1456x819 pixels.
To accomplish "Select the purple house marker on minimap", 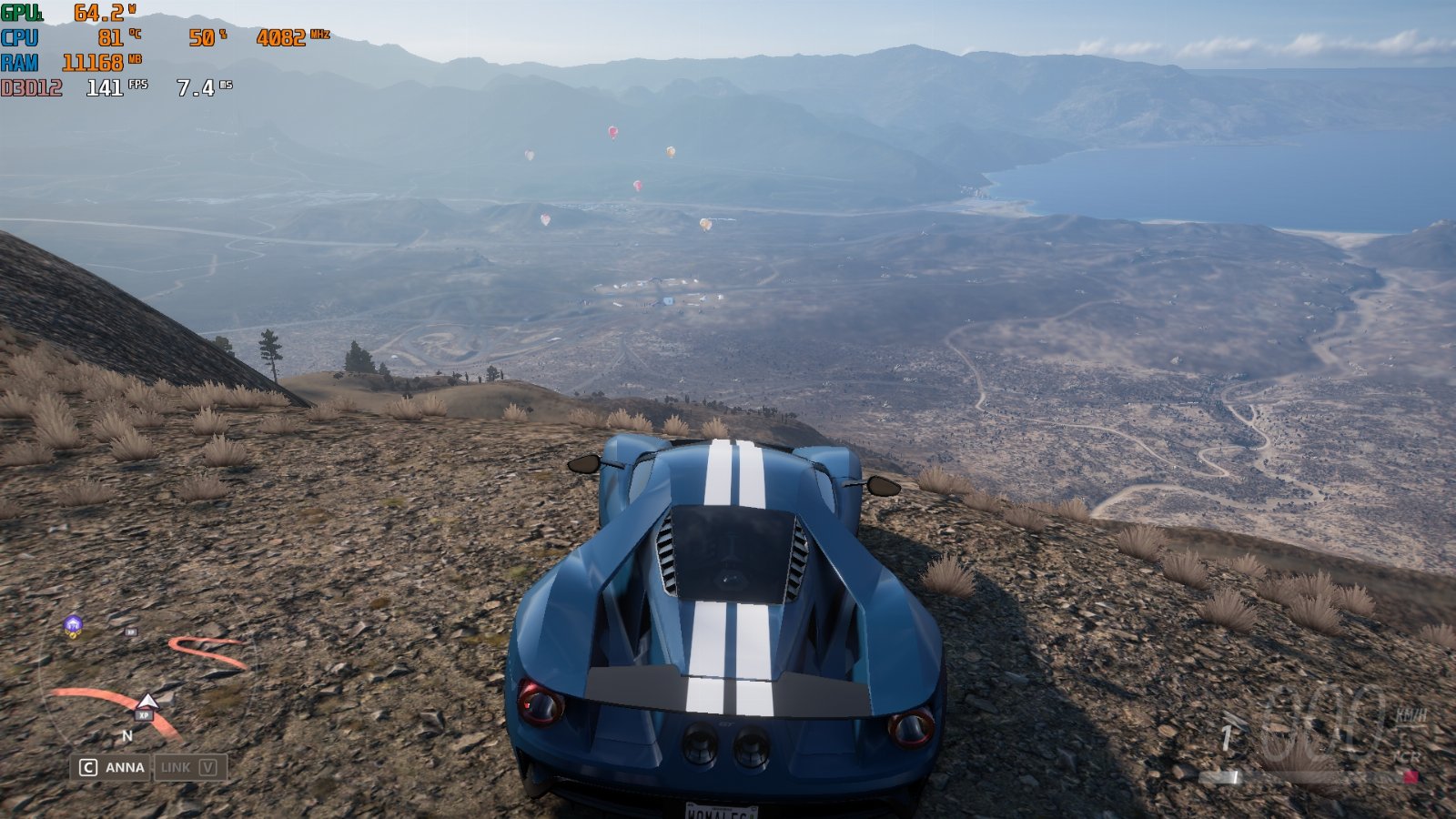I will pos(73,624).
